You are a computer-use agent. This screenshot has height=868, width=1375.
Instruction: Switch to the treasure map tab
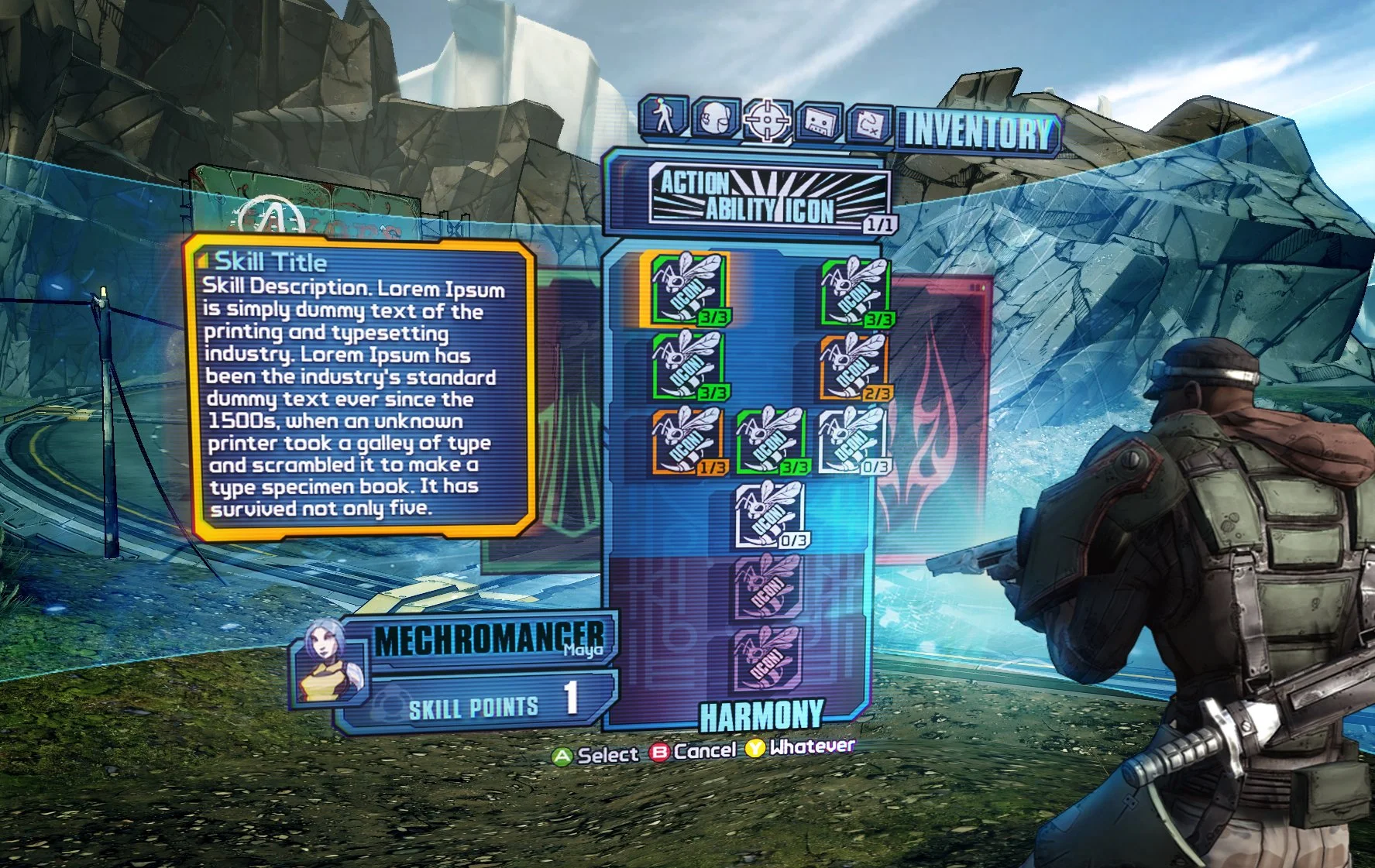click(x=871, y=124)
